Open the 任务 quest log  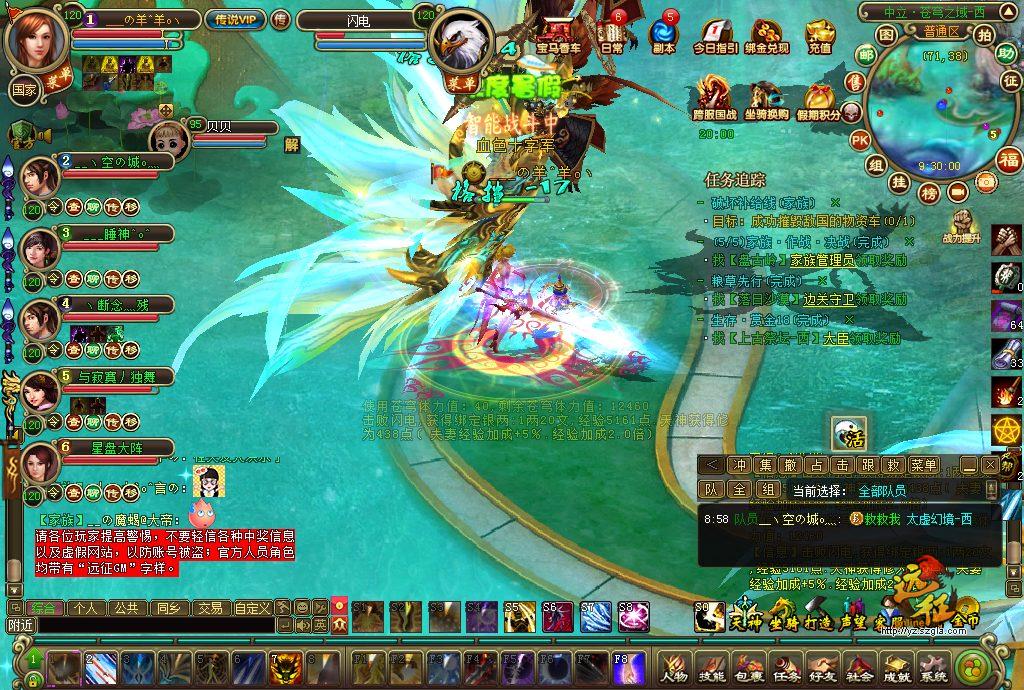[x=785, y=666]
